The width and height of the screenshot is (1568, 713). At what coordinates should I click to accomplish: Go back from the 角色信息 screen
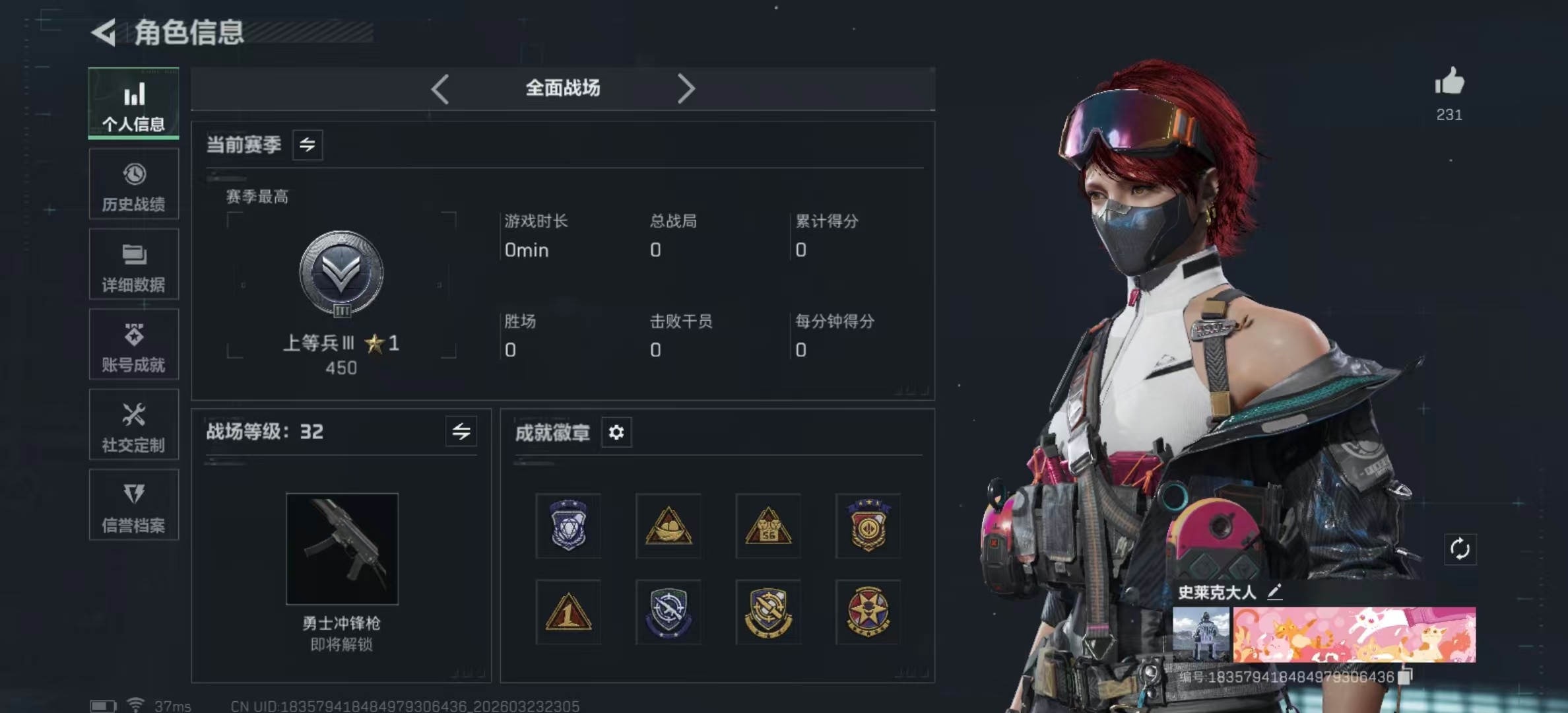pos(104,32)
